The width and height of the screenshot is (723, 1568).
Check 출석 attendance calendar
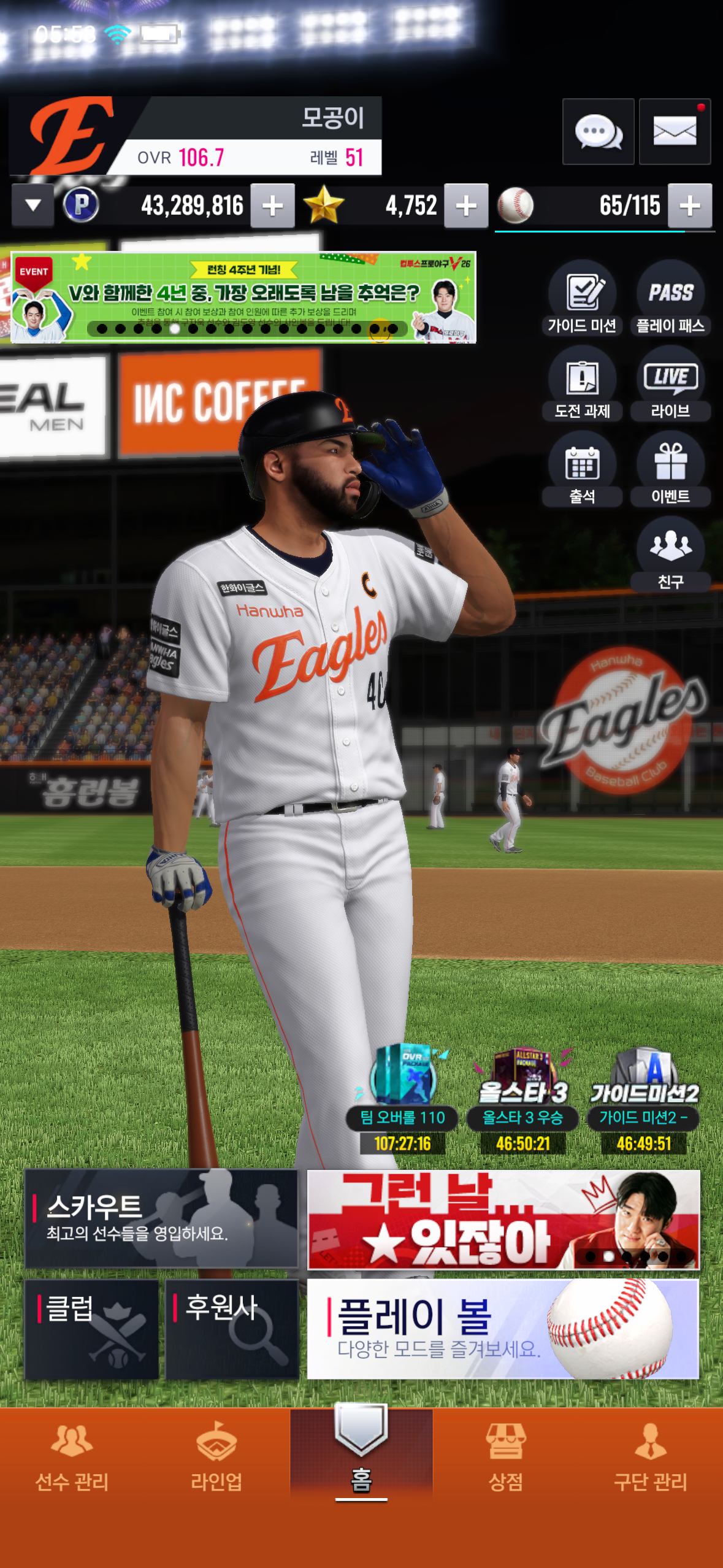582,470
